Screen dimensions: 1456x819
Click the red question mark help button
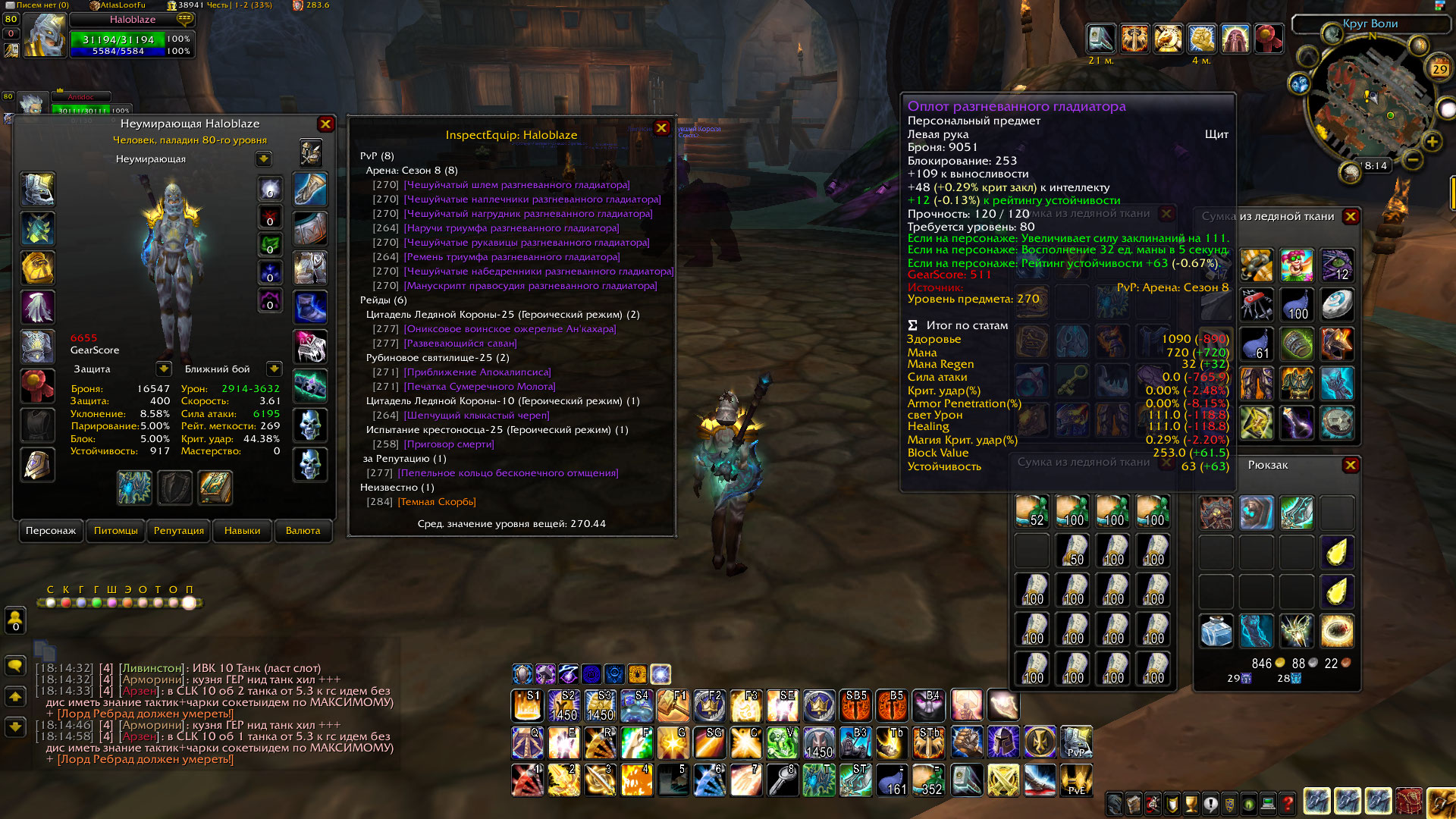tap(1288, 803)
